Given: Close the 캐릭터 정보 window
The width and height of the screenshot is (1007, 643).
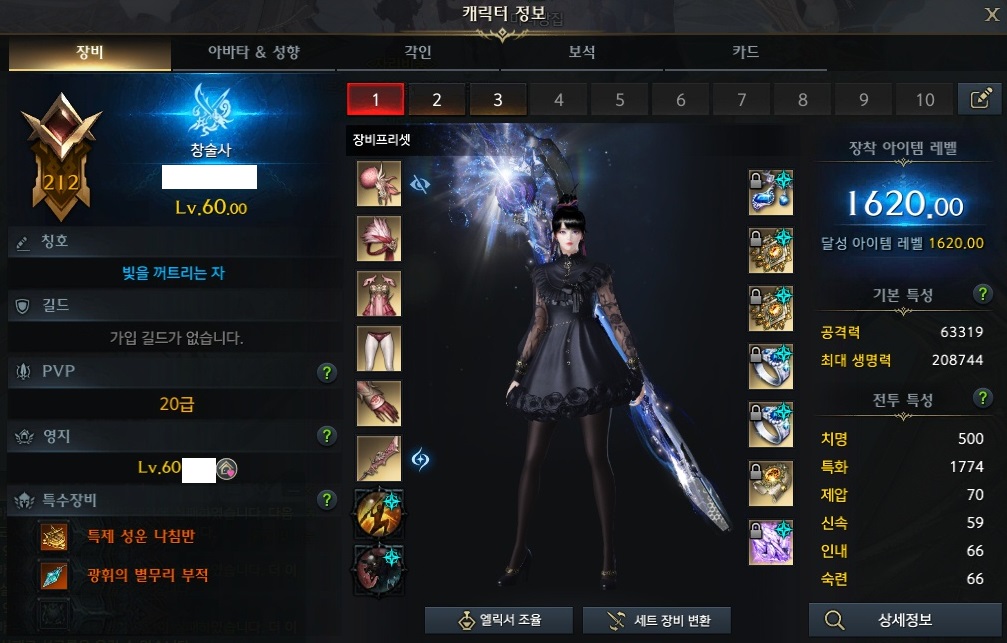Looking at the screenshot, I should [990, 13].
